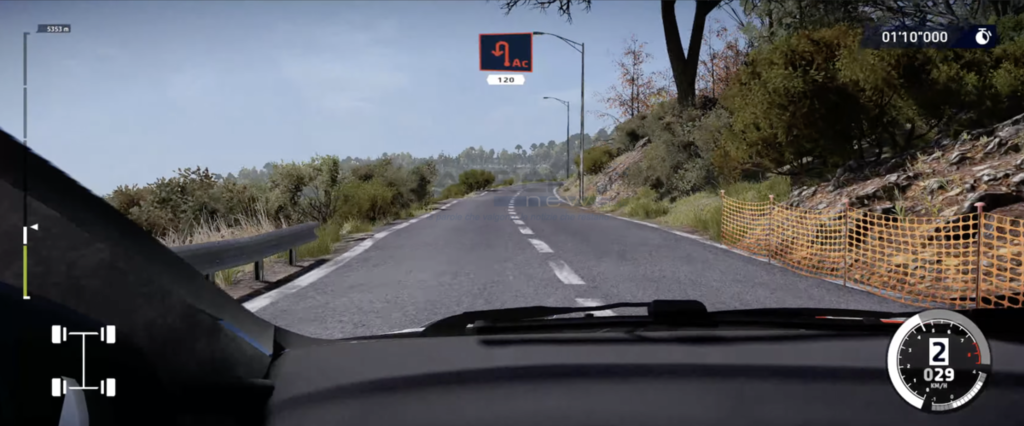This screenshot has width=1024, height=426.
Task: Select the car damage wheel diagram
Action: (83, 360)
